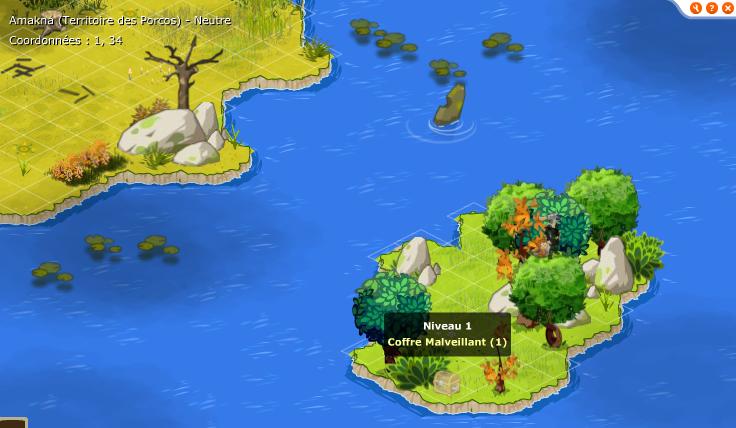Close the game with the orange X

pos(727,8)
